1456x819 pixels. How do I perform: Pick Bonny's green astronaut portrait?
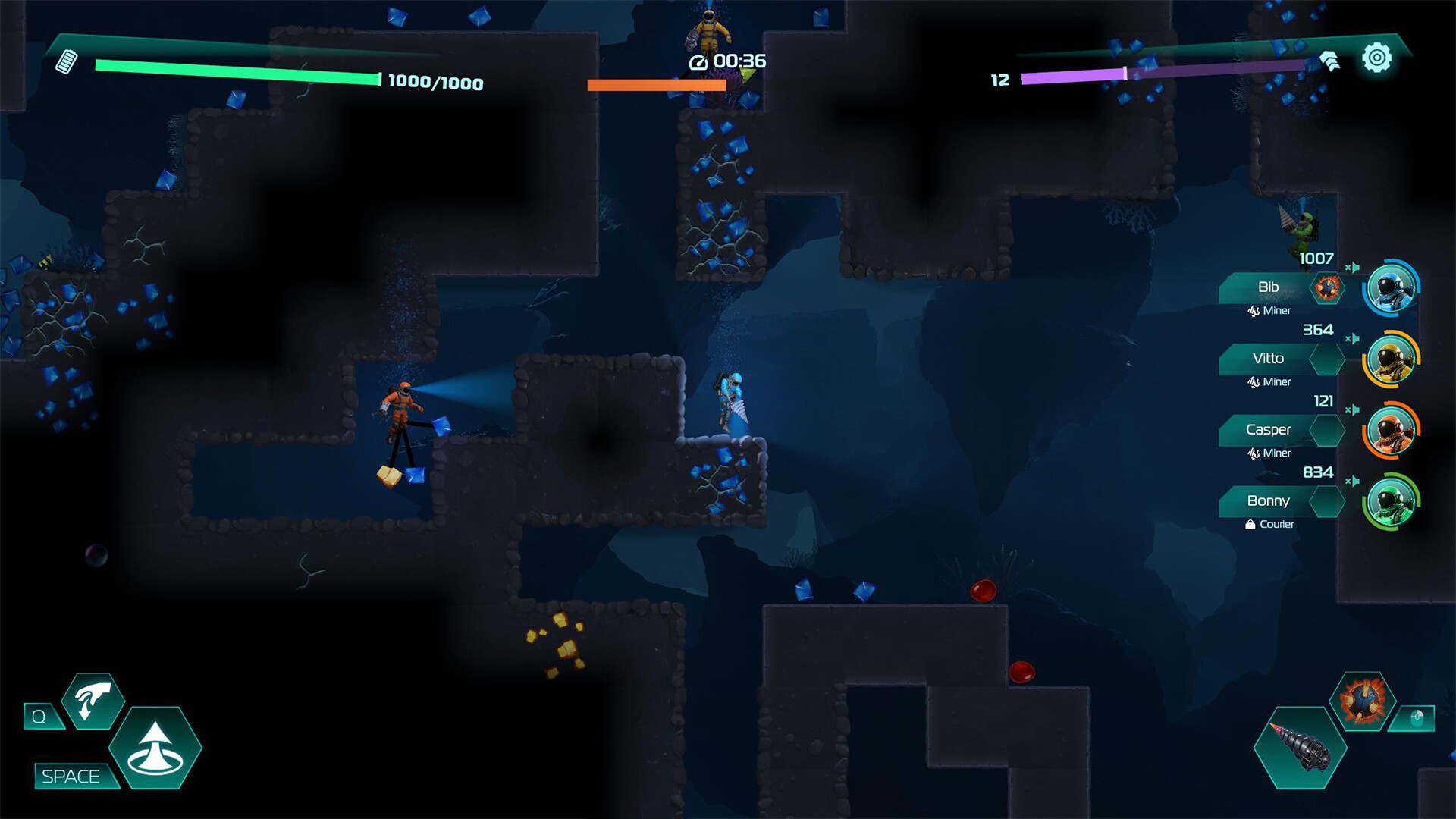(x=1392, y=501)
